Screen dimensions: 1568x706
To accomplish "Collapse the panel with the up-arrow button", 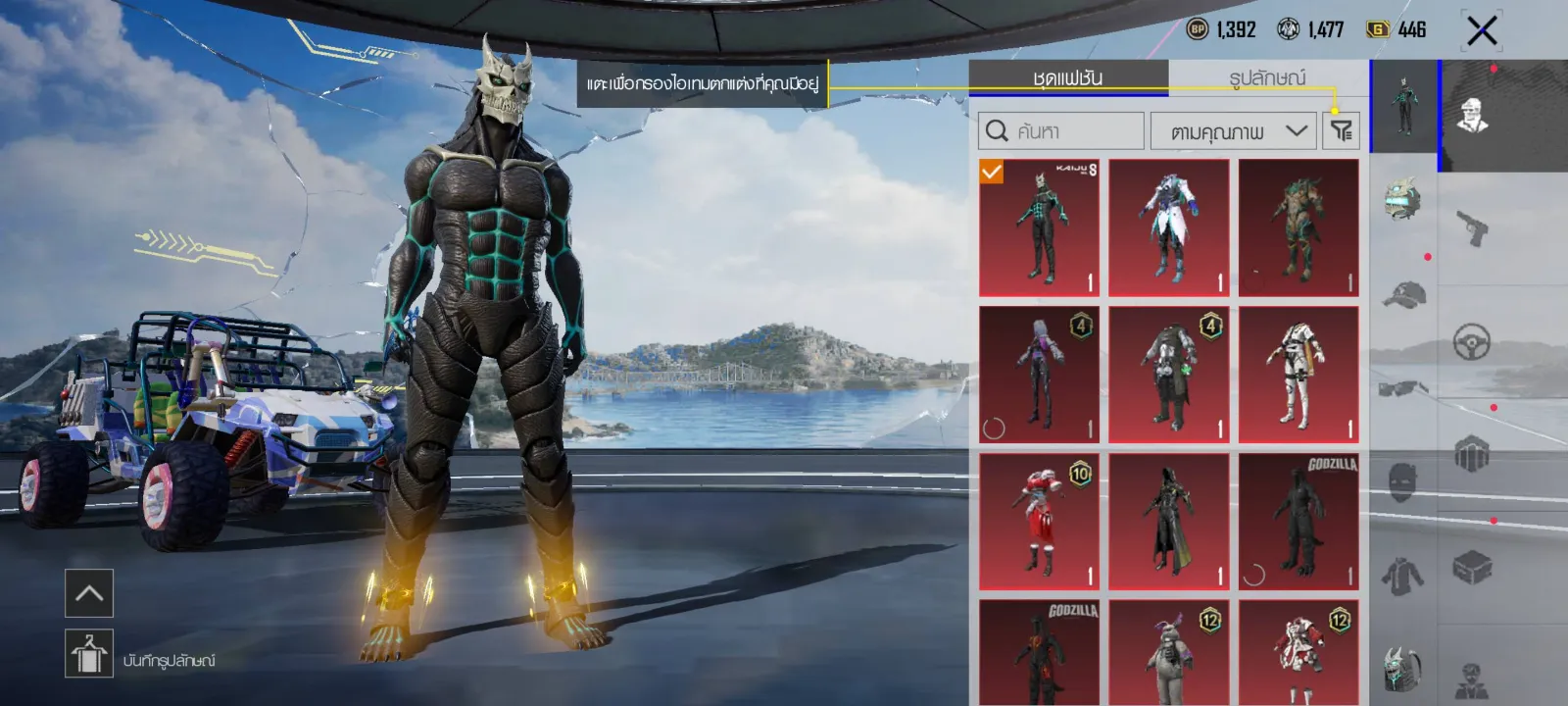I will point(89,593).
